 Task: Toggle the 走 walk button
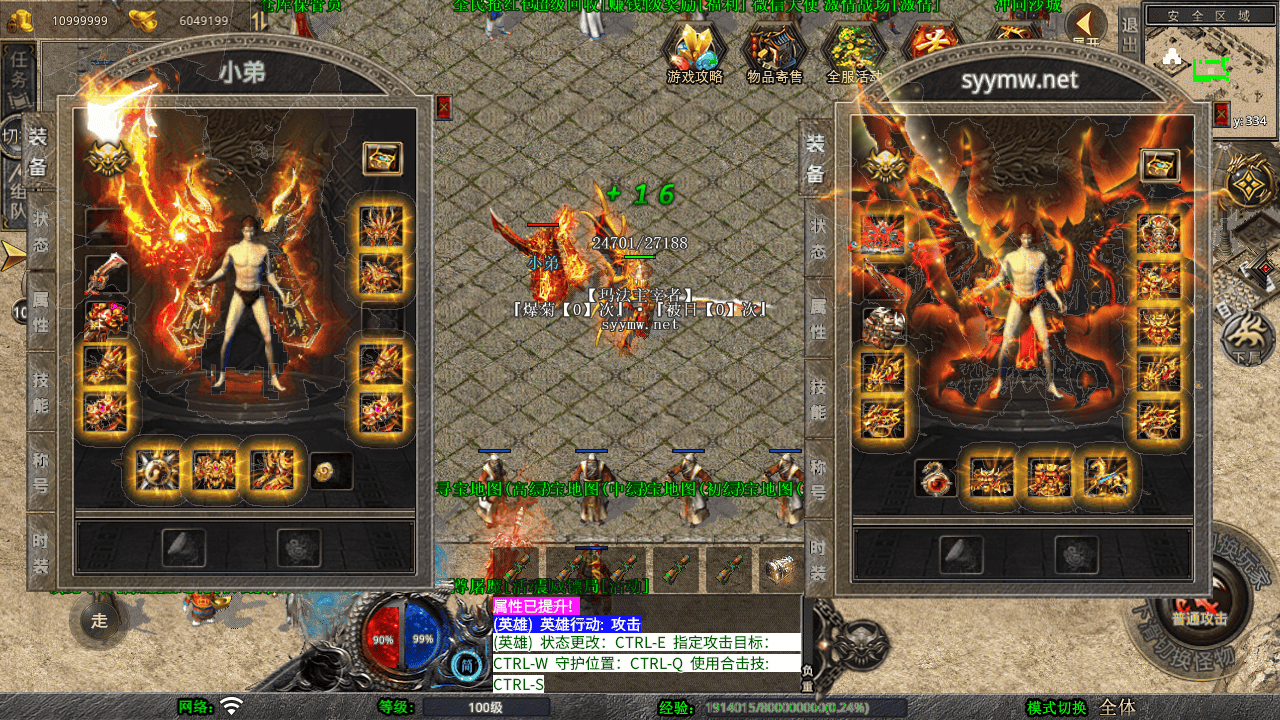(x=99, y=620)
